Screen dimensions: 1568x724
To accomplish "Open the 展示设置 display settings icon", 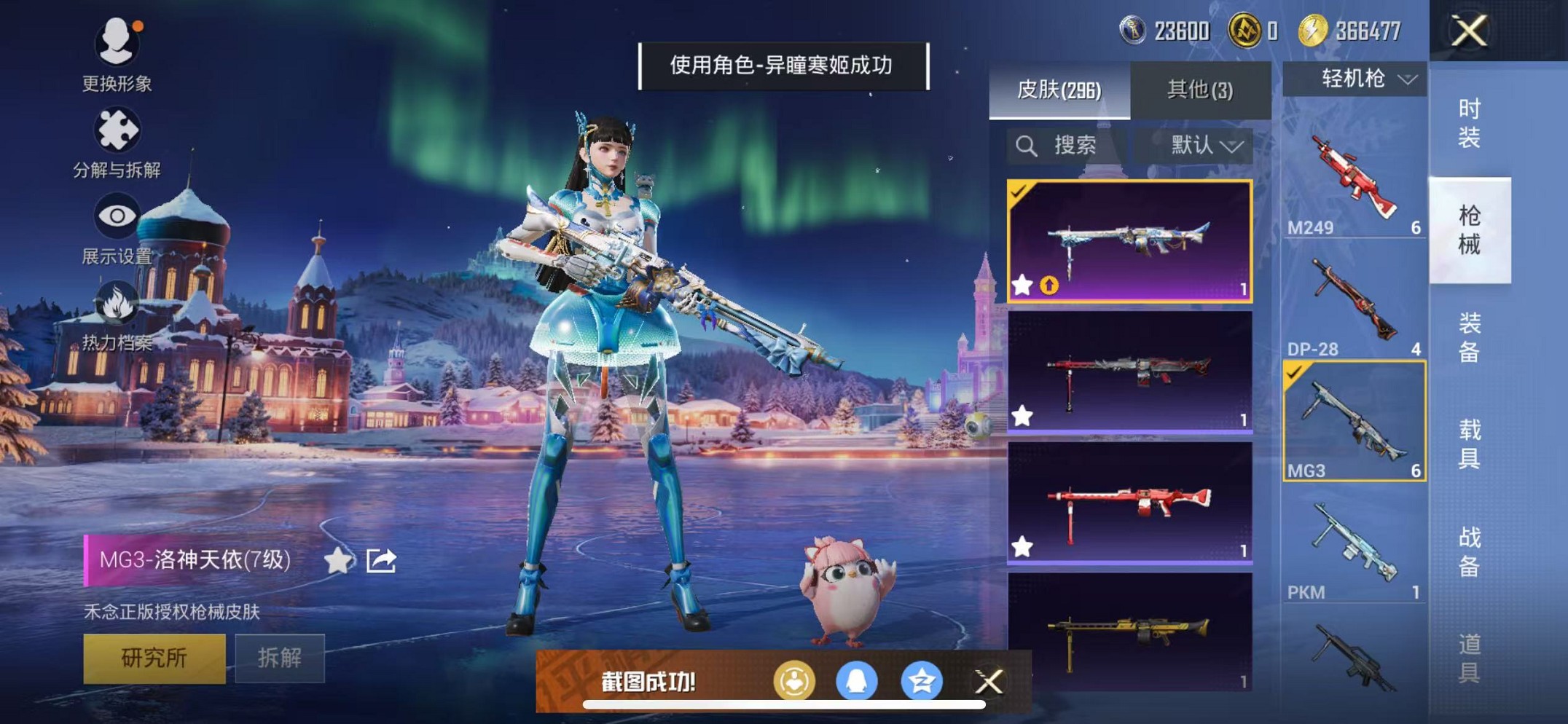I will coord(117,216).
